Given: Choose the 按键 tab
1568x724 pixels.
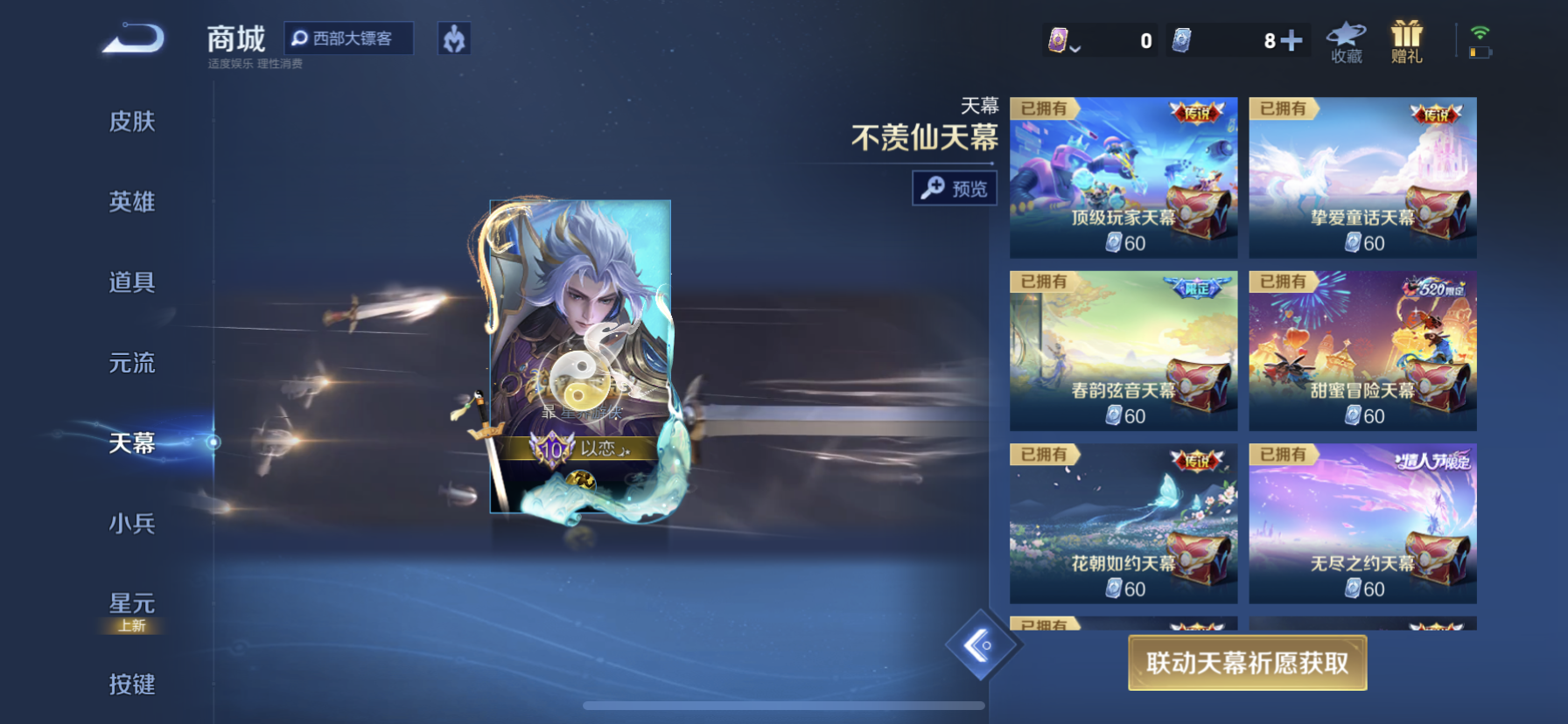Looking at the screenshot, I should [x=132, y=684].
